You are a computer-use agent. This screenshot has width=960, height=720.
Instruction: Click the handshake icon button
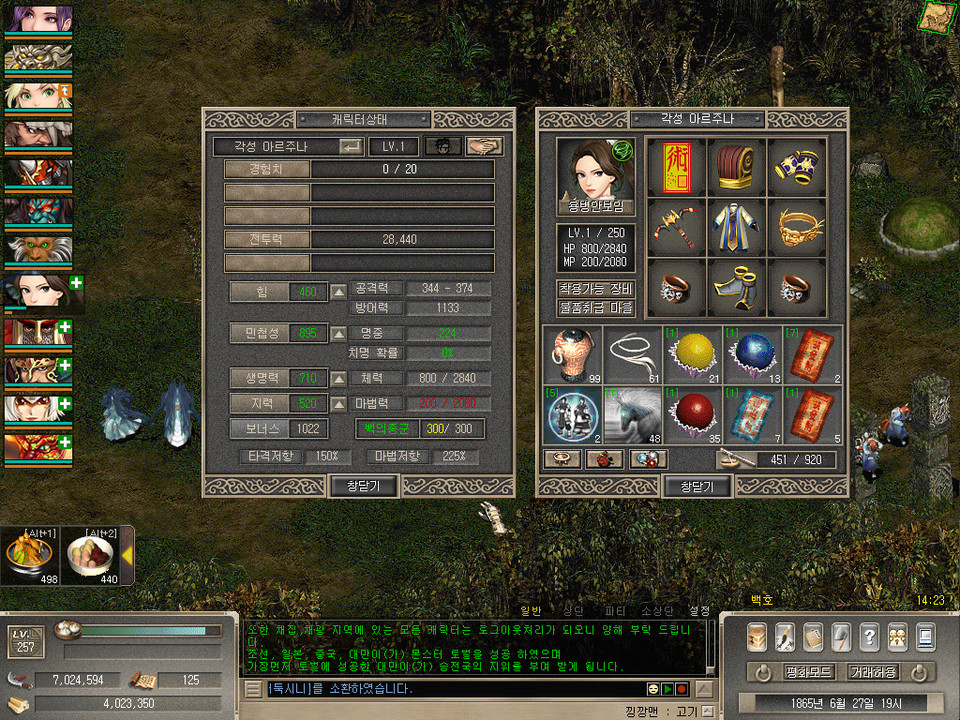click(x=484, y=146)
